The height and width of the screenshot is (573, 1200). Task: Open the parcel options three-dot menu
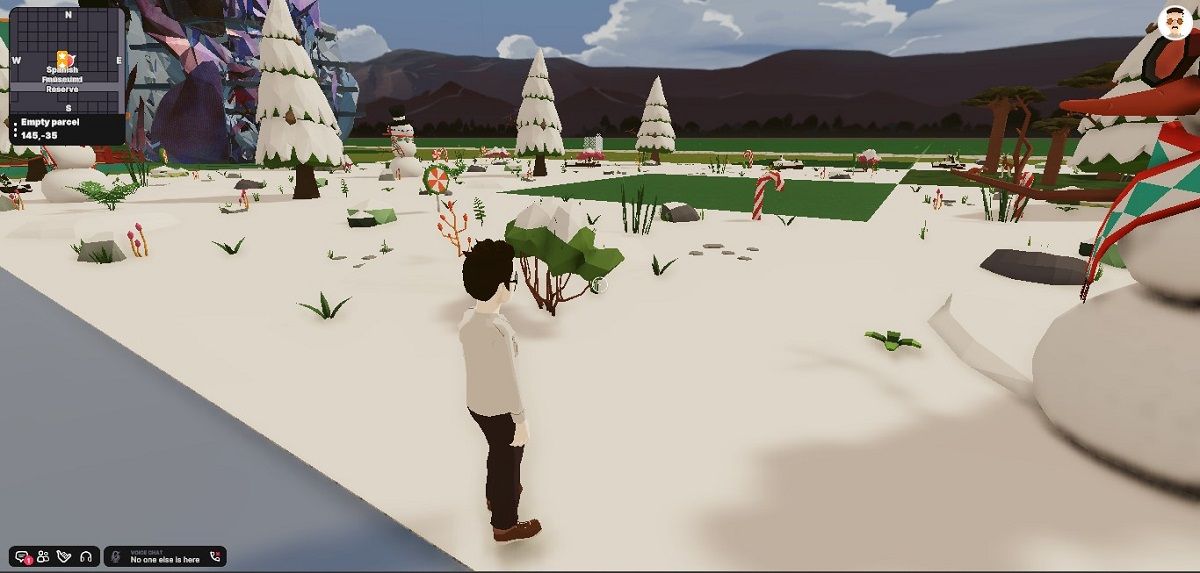click(x=14, y=128)
